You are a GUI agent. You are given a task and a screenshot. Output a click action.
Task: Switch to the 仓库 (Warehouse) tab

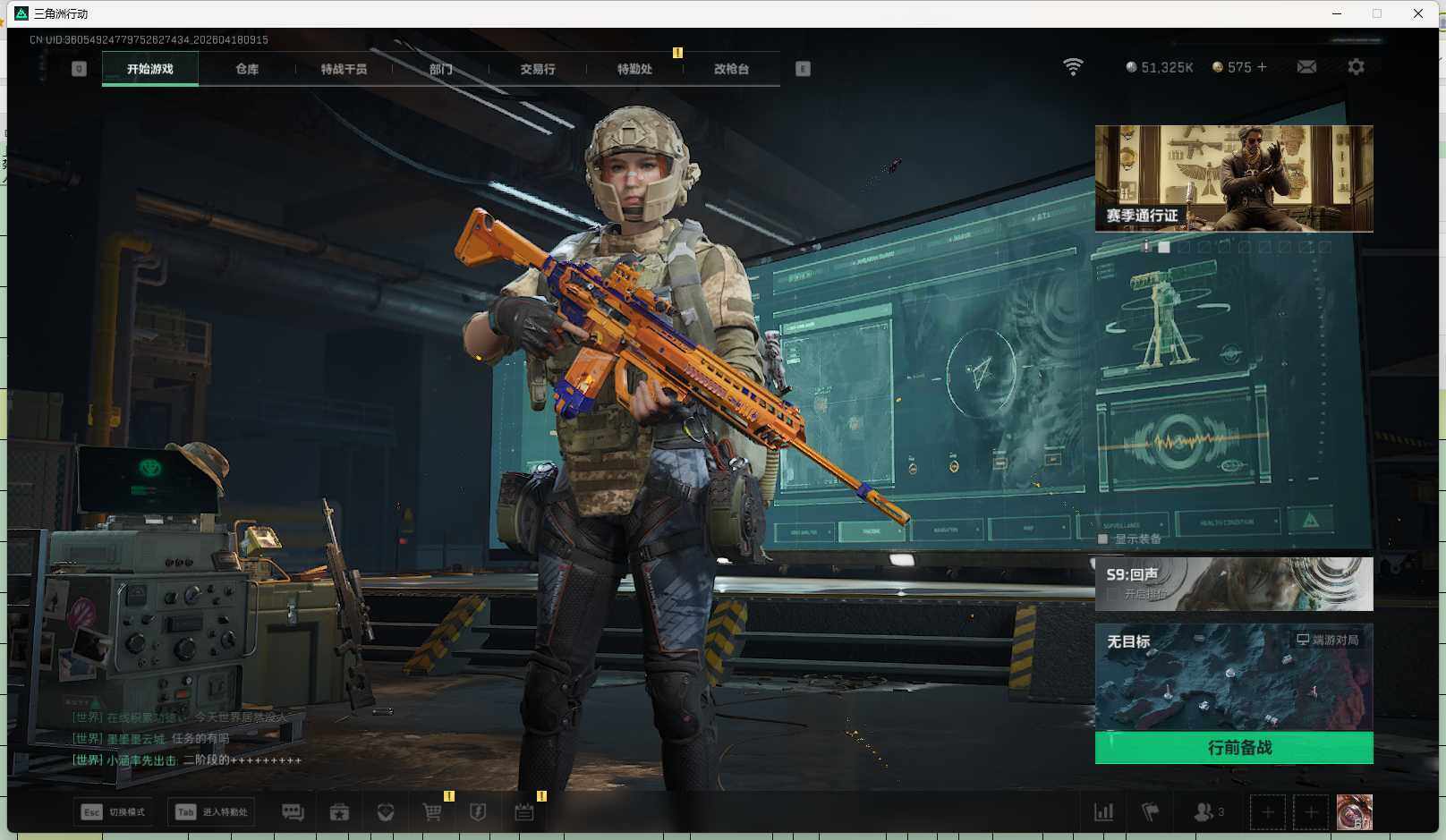pyautogui.click(x=247, y=69)
